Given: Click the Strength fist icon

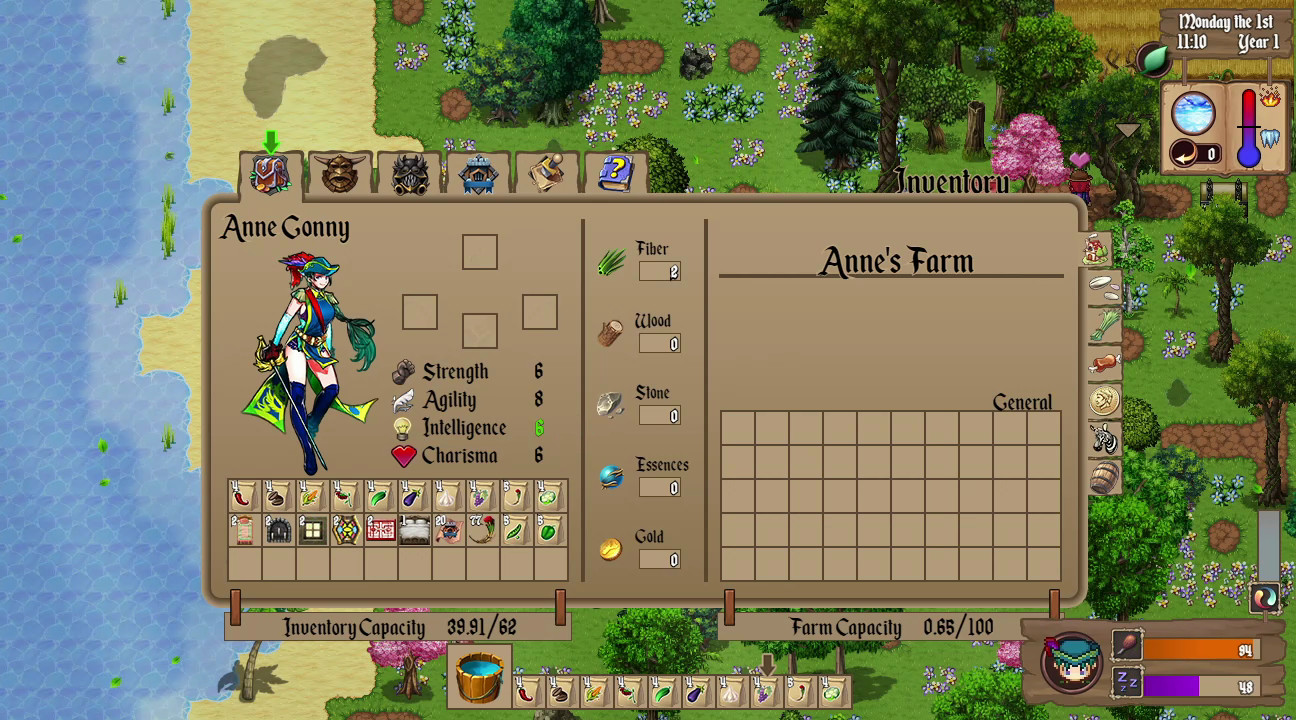Looking at the screenshot, I should 401,370.
